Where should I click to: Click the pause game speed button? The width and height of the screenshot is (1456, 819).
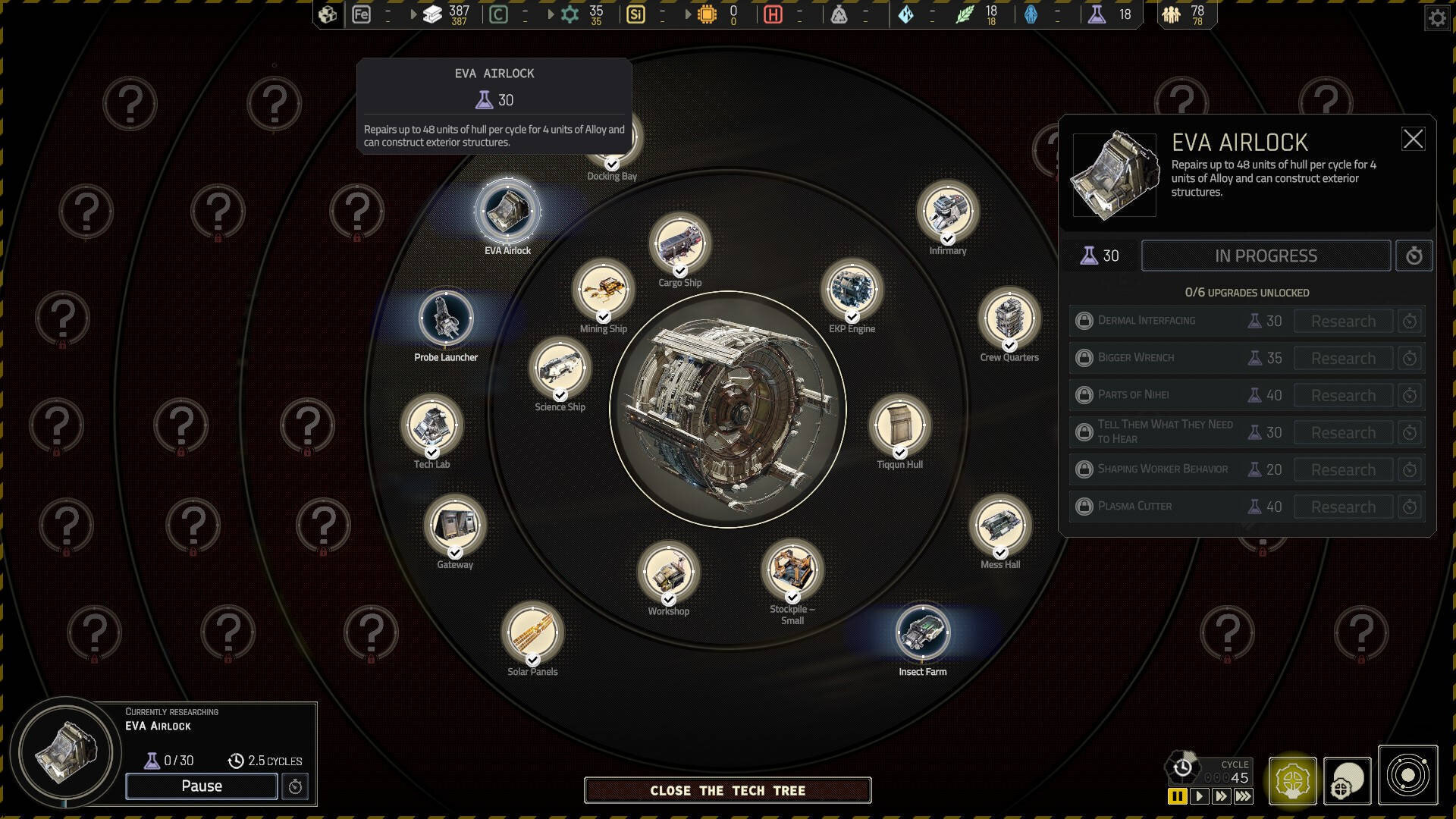pyautogui.click(x=1177, y=796)
